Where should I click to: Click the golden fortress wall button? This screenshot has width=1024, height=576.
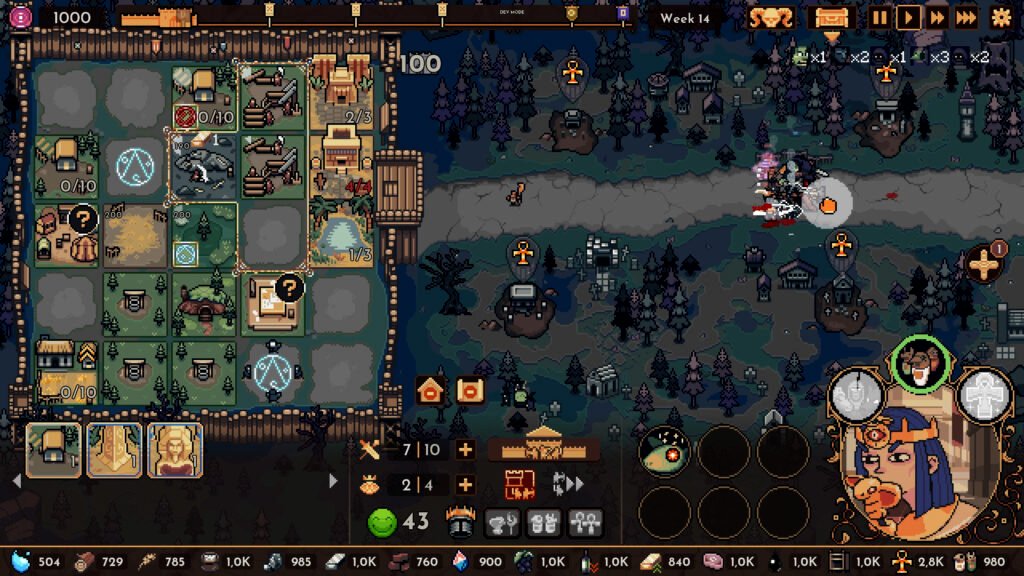pos(543,444)
